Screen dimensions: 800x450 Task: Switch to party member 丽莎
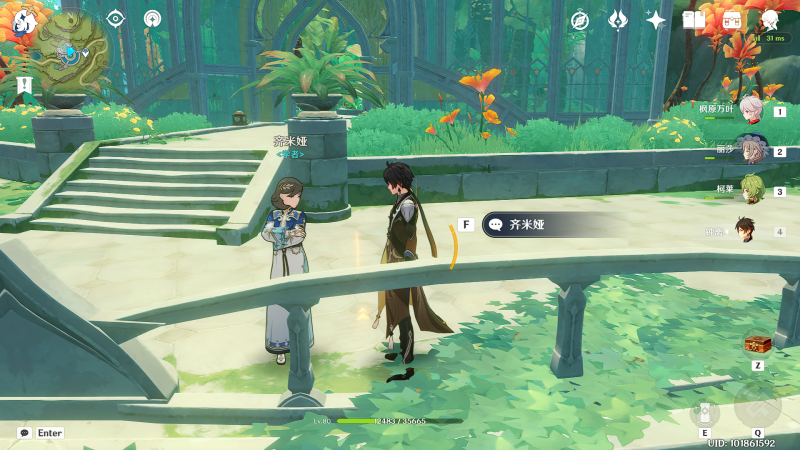[750, 150]
